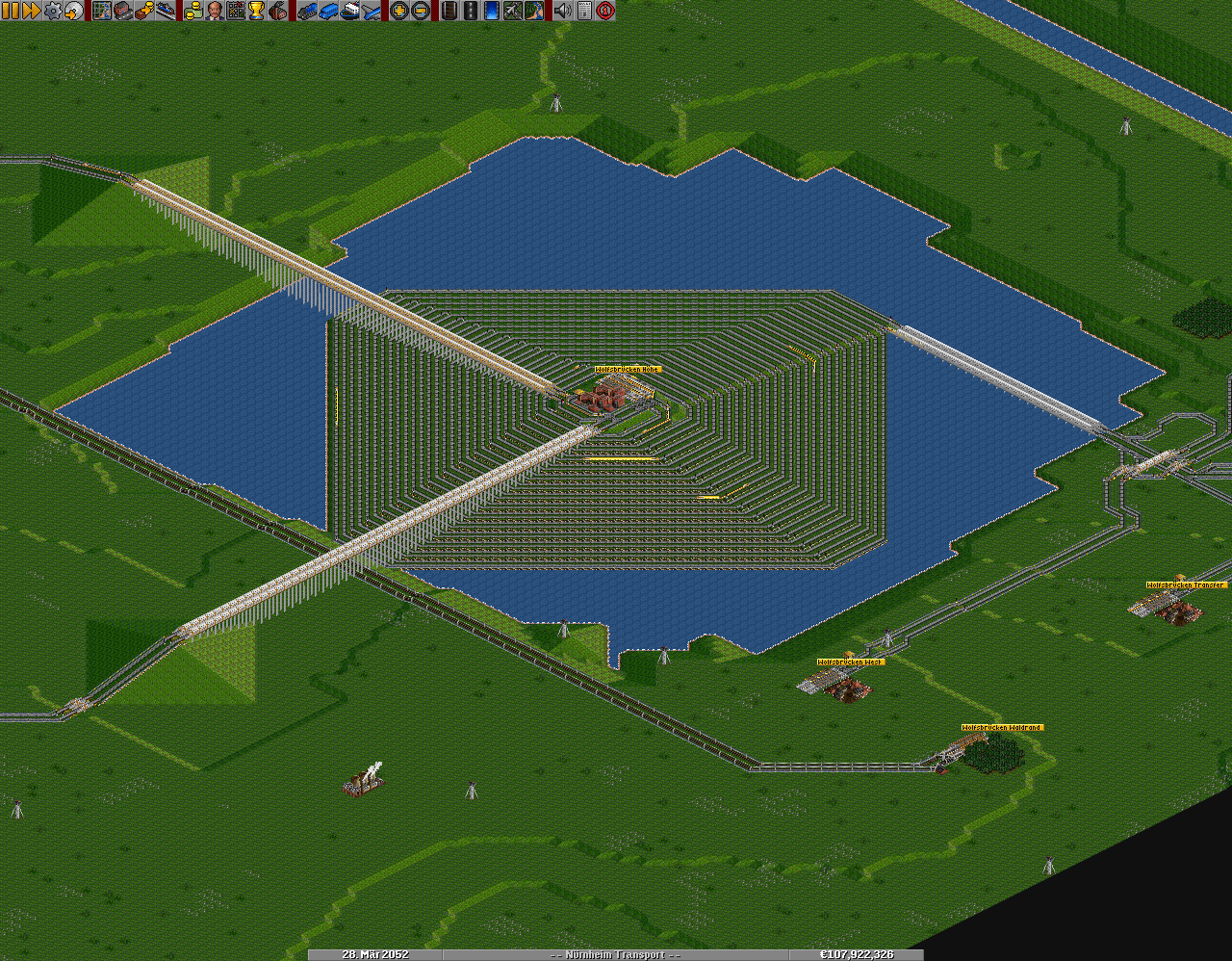
Task: Open the save game disc menu
Action: pos(73,11)
